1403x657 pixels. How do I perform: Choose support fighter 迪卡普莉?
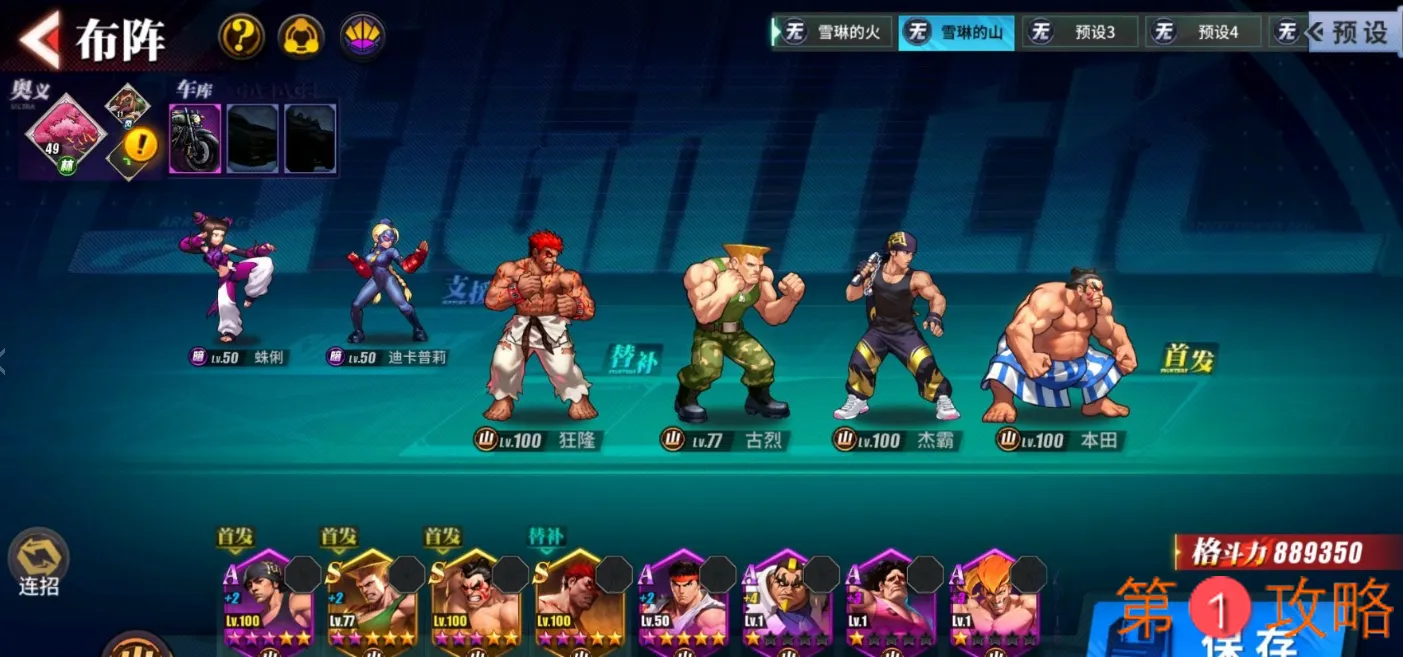pyautogui.click(x=385, y=282)
